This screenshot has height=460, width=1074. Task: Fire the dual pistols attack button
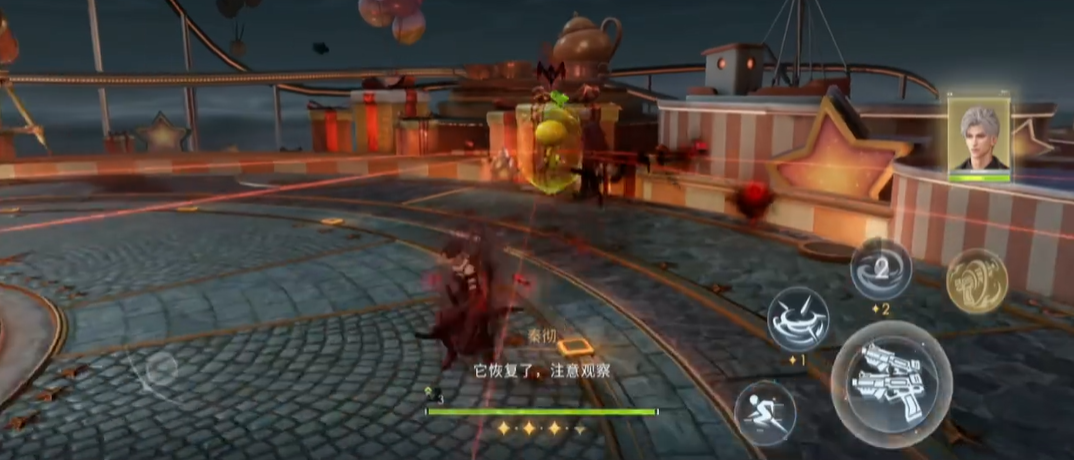[x=891, y=383]
